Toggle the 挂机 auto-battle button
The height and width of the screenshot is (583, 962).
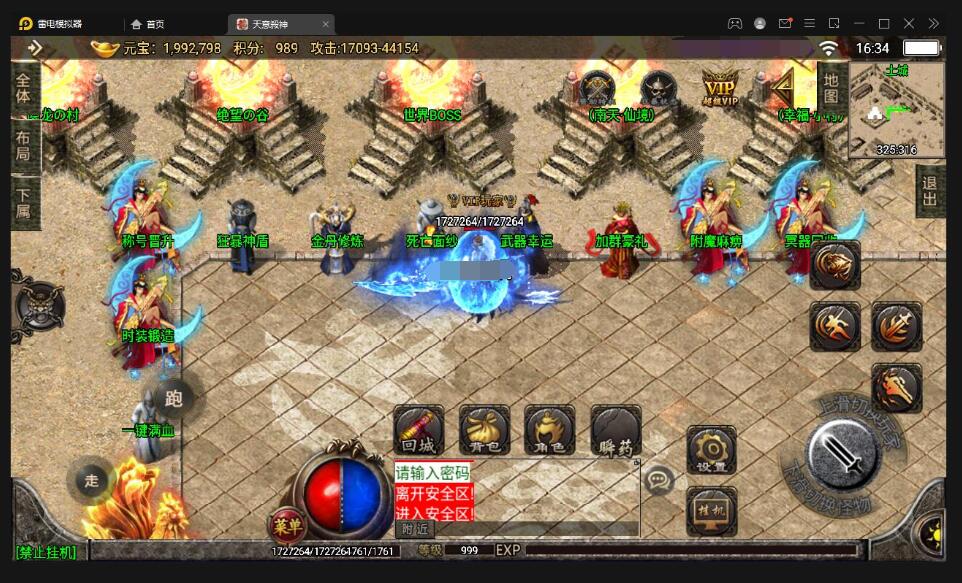point(711,510)
